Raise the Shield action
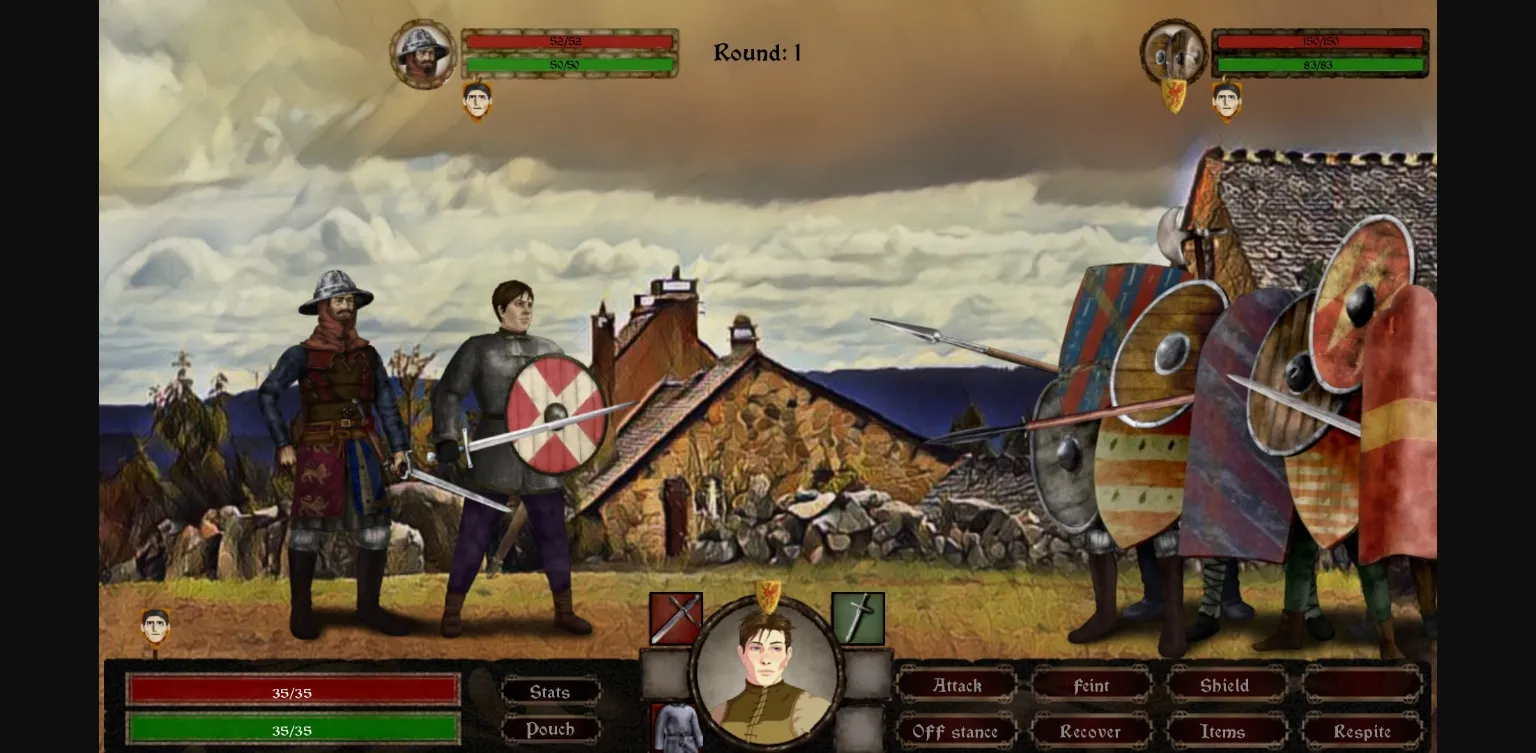Image resolution: width=1536 pixels, height=753 pixels. pos(1224,686)
